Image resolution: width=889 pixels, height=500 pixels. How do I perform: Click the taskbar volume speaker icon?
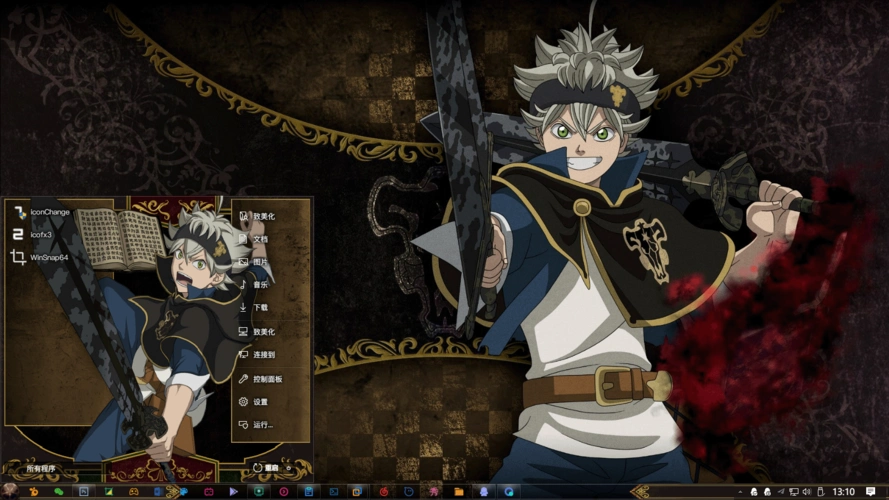[x=807, y=492]
